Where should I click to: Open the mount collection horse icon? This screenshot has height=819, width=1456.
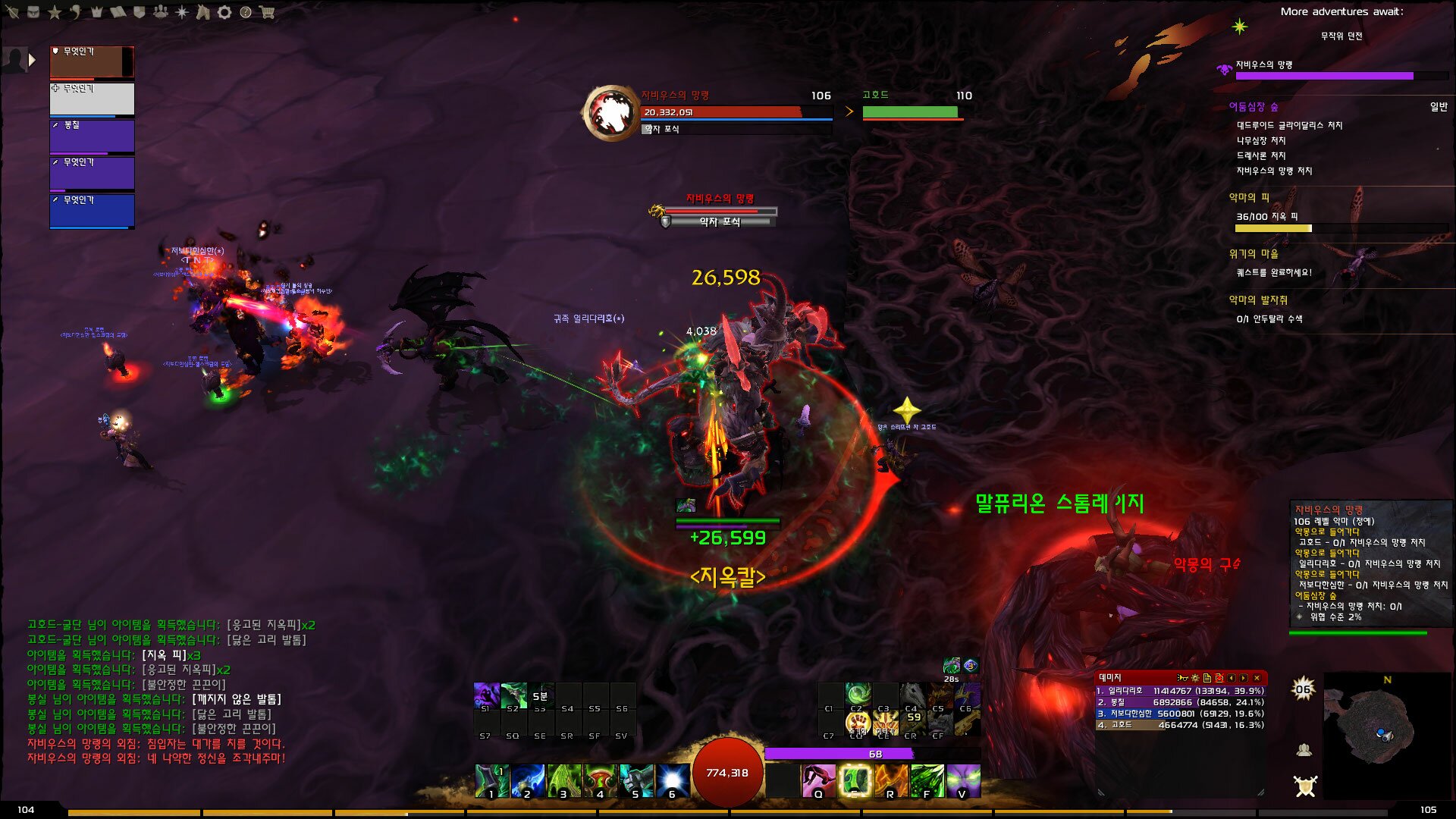[x=203, y=12]
